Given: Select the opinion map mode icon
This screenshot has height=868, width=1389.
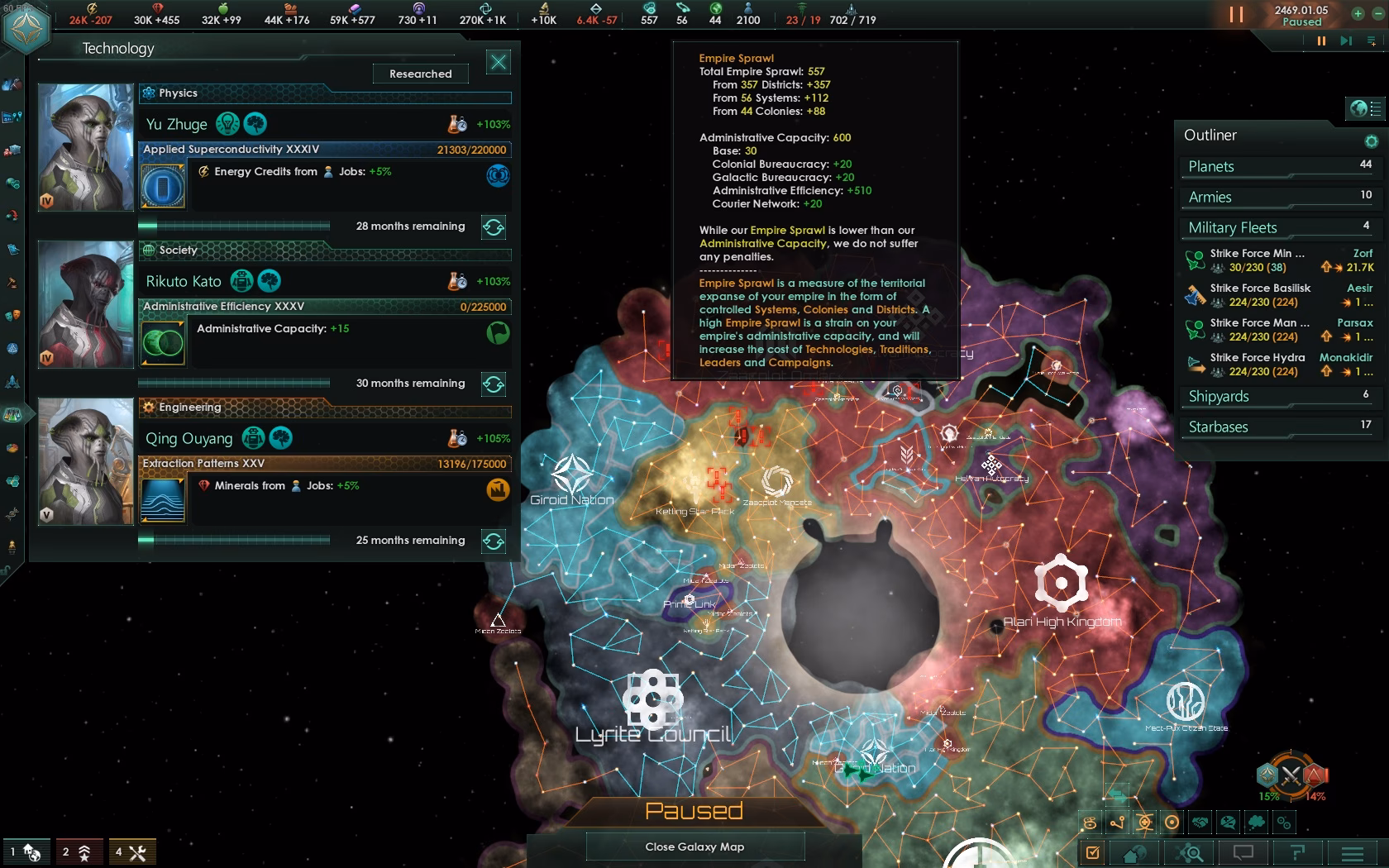Looking at the screenshot, I should point(1229,823).
